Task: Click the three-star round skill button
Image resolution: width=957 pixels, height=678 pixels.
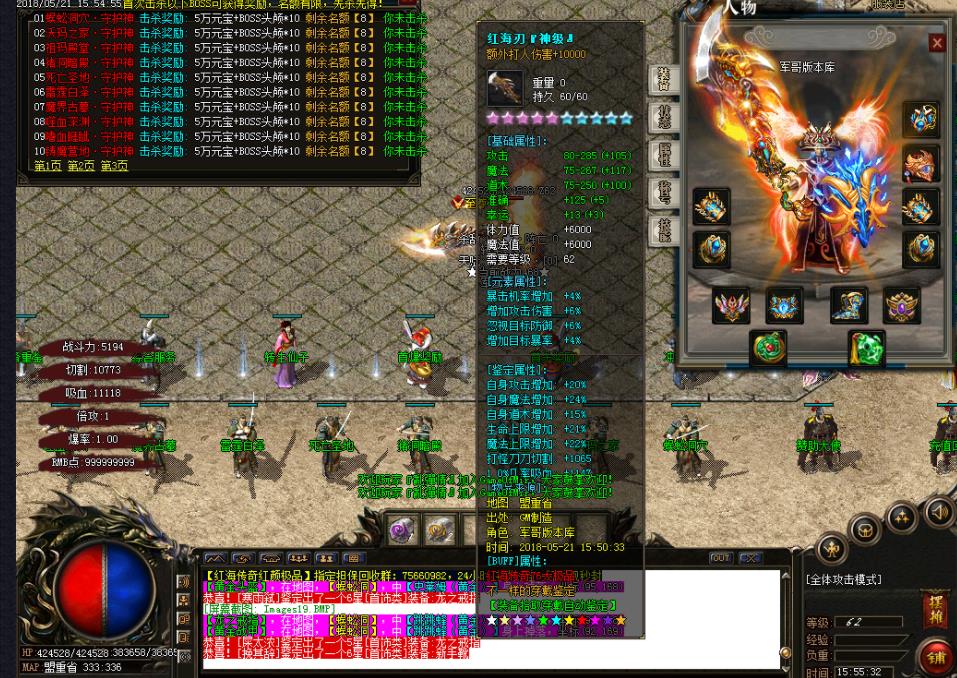Action: click(901, 518)
